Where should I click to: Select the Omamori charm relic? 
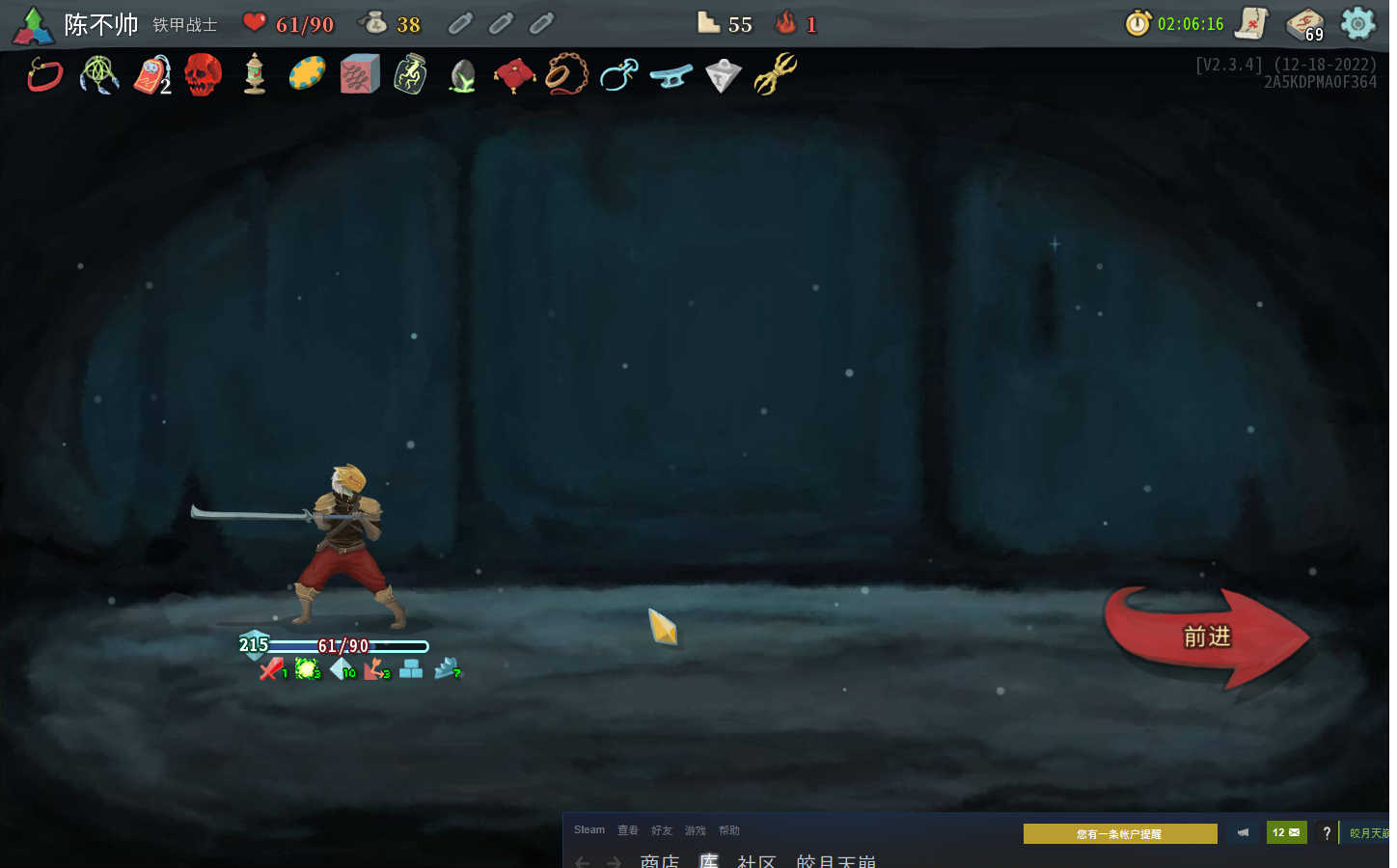coord(151,74)
